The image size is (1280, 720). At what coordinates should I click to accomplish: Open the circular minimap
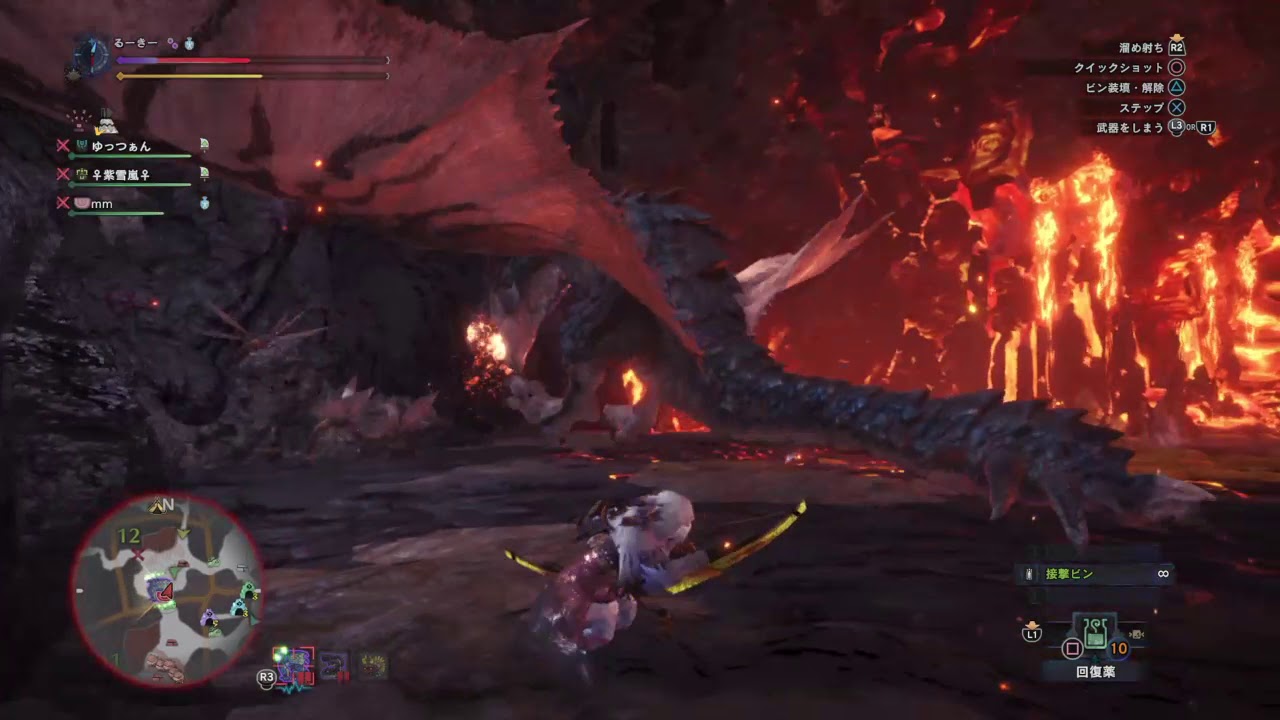click(x=166, y=589)
